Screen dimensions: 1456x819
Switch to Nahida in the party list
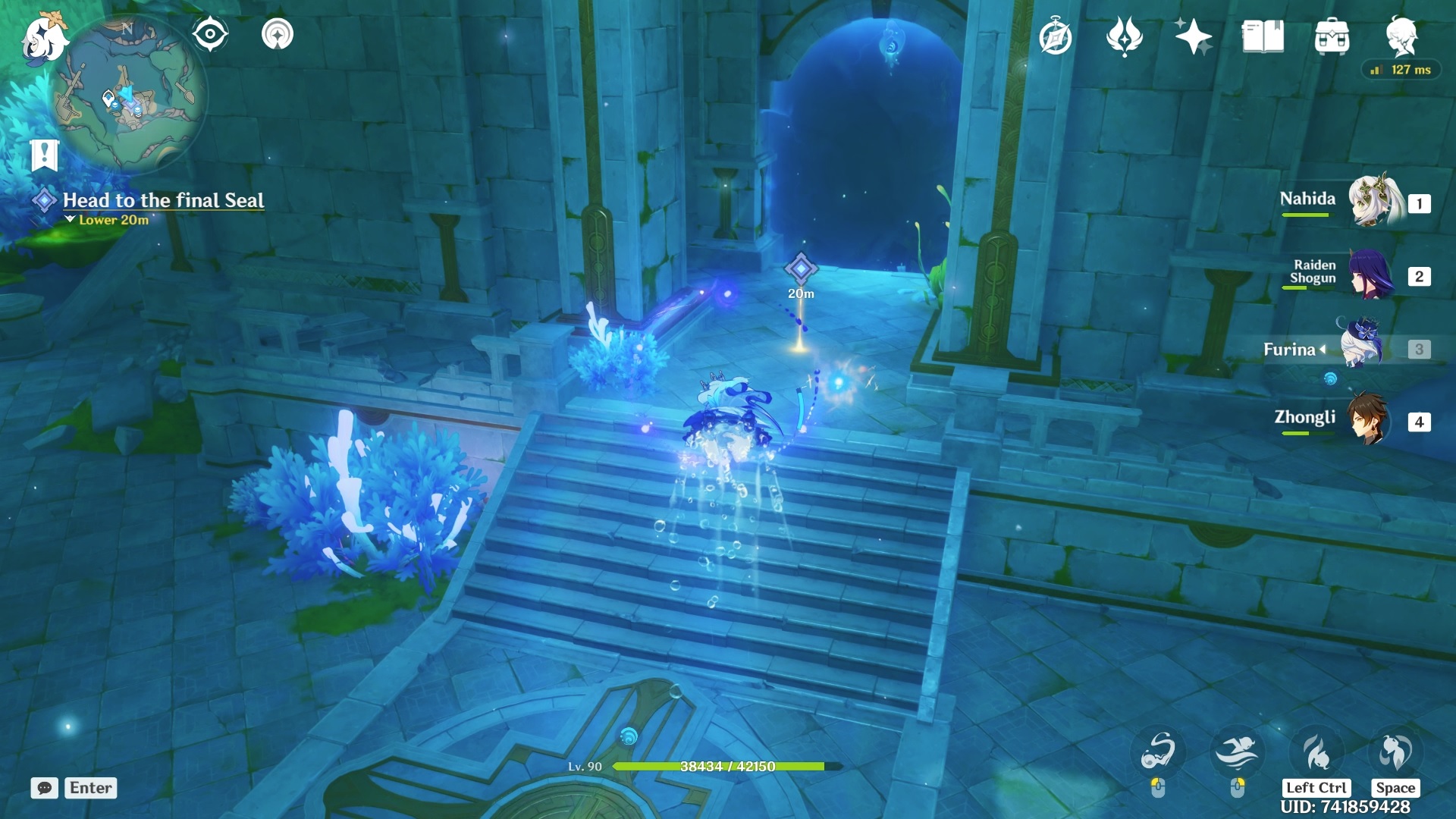[x=1371, y=202]
